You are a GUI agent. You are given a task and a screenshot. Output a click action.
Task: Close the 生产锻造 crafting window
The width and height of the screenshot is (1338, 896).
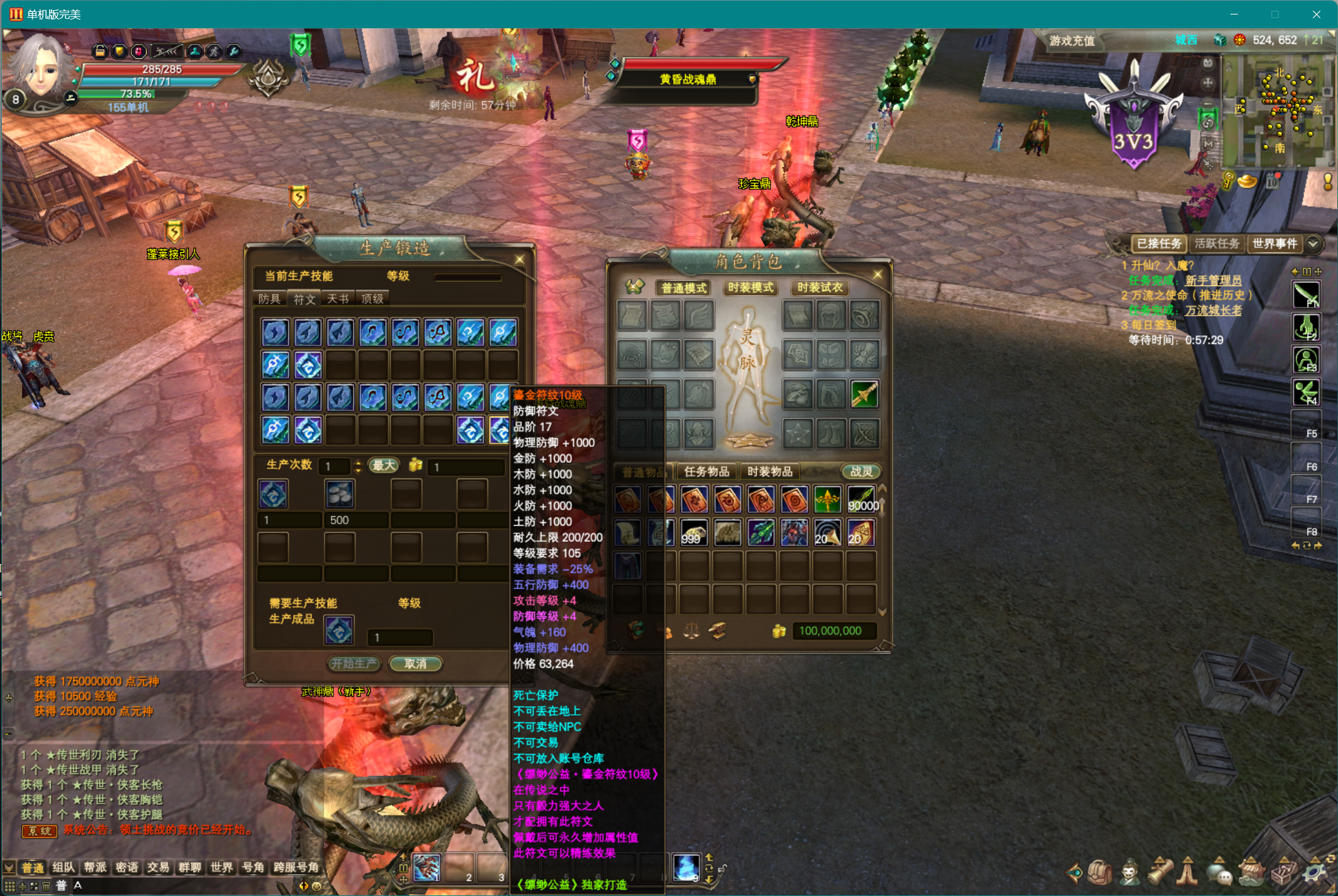pos(520,259)
